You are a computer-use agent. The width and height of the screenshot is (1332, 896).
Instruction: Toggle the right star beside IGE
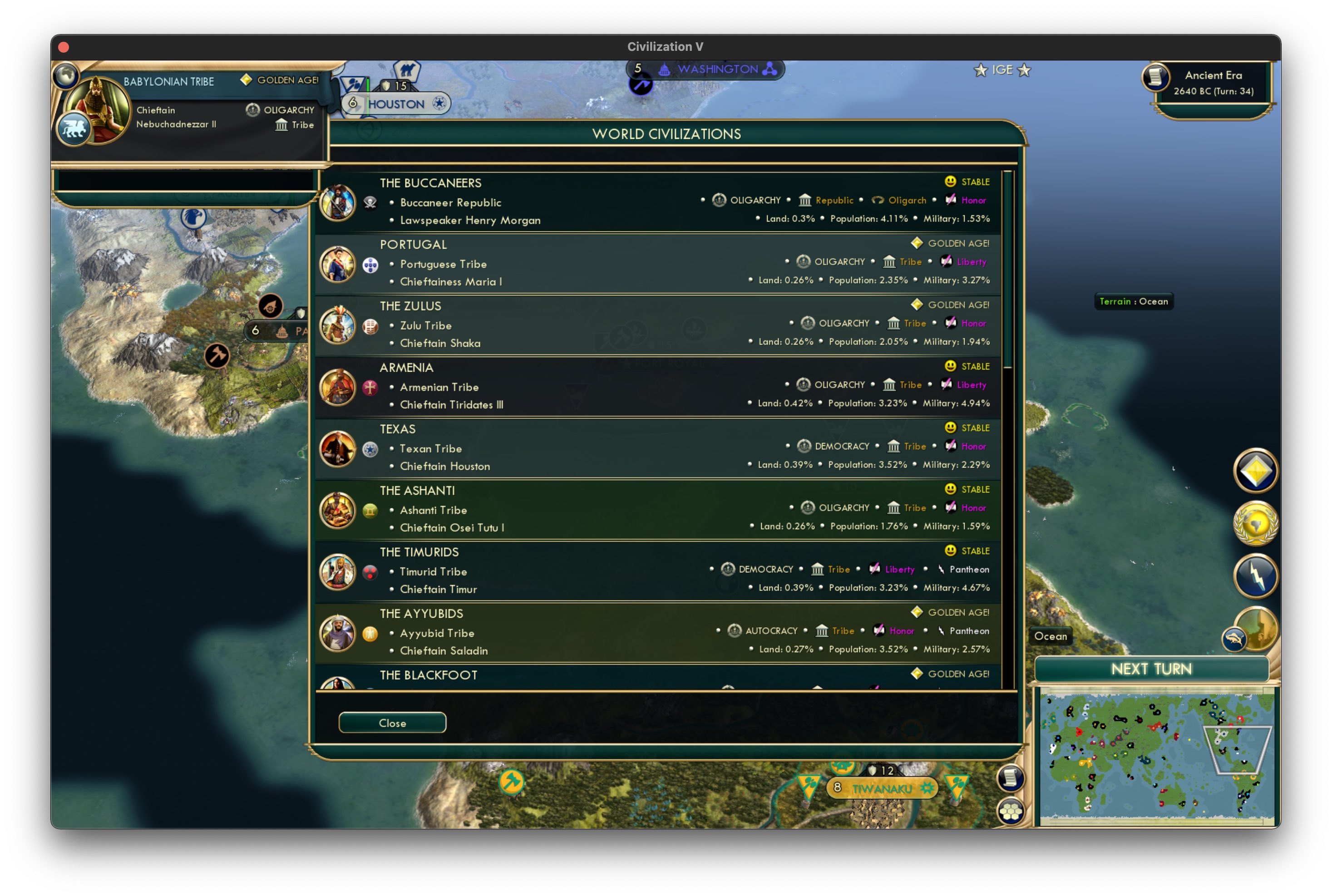pyautogui.click(x=1025, y=70)
